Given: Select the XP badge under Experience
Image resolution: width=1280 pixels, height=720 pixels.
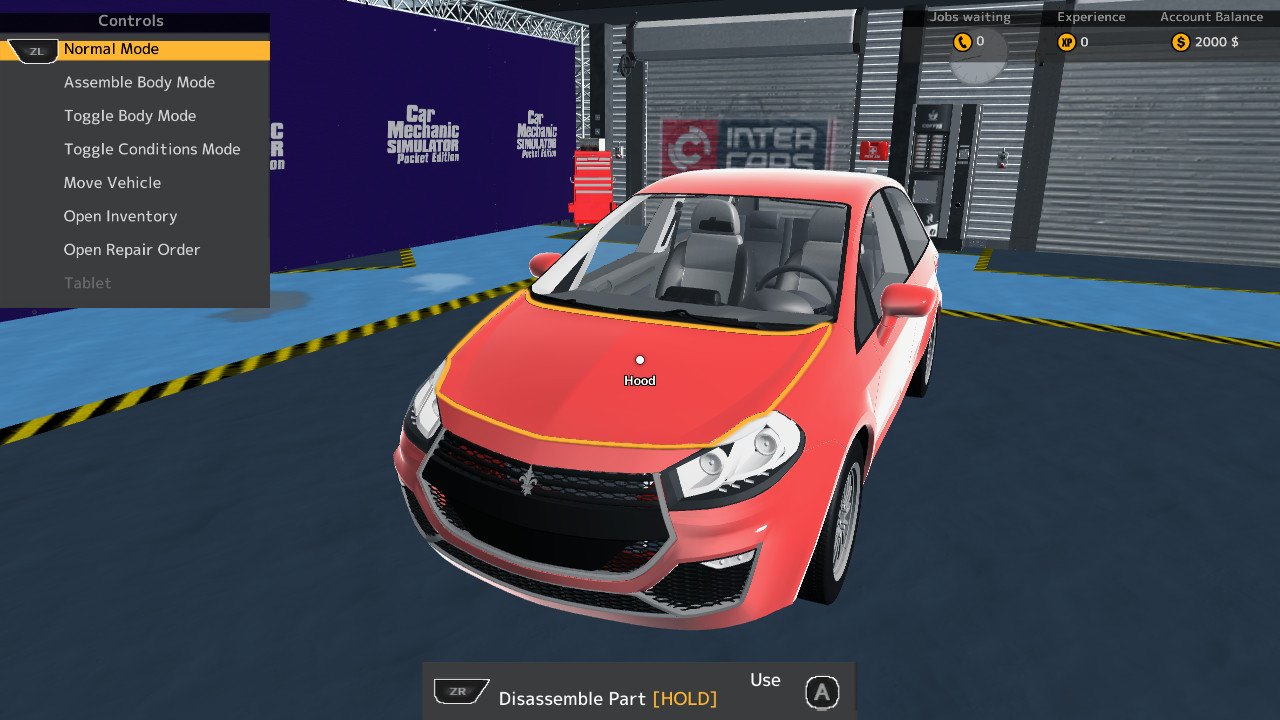Looking at the screenshot, I should (x=1066, y=42).
